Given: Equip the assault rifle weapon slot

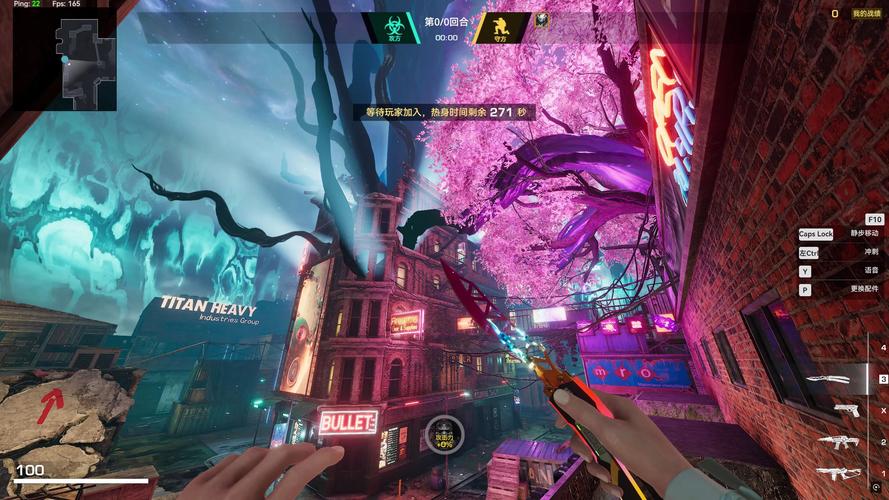Looking at the screenshot, I should pyautogui.click(x=837, y=472).
